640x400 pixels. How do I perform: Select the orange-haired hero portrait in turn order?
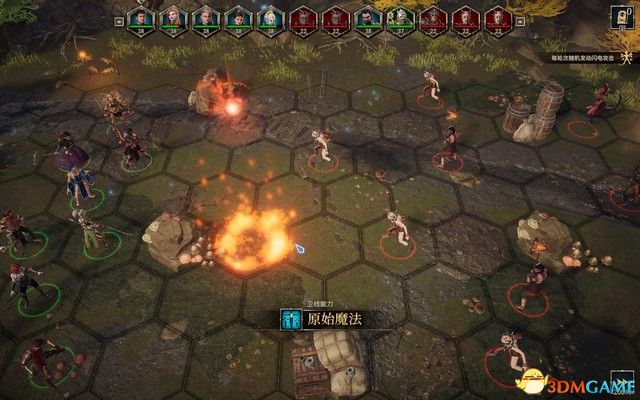click(x=174, y=18)
